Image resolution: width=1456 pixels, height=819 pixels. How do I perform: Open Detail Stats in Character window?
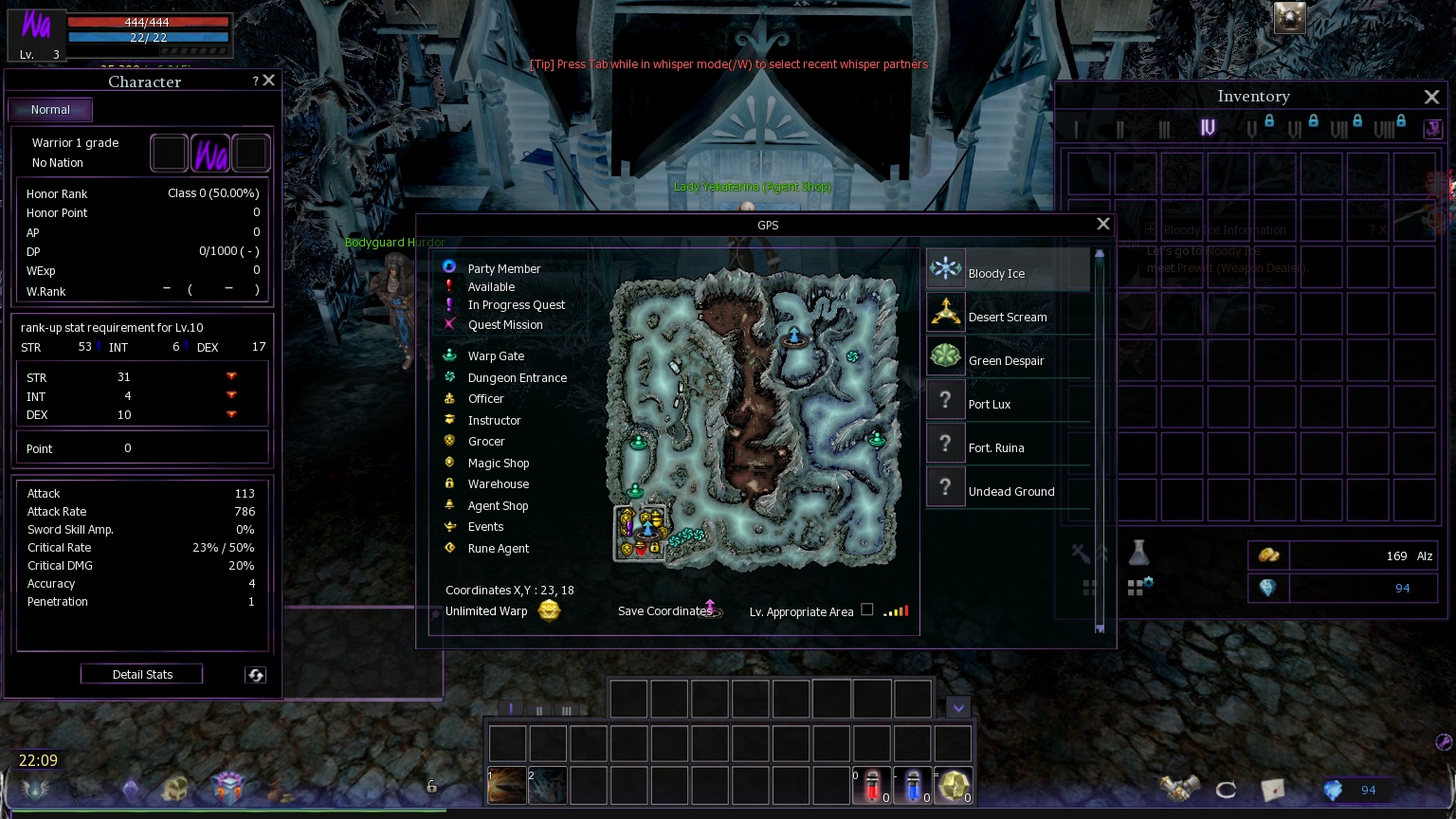point(142,674)
